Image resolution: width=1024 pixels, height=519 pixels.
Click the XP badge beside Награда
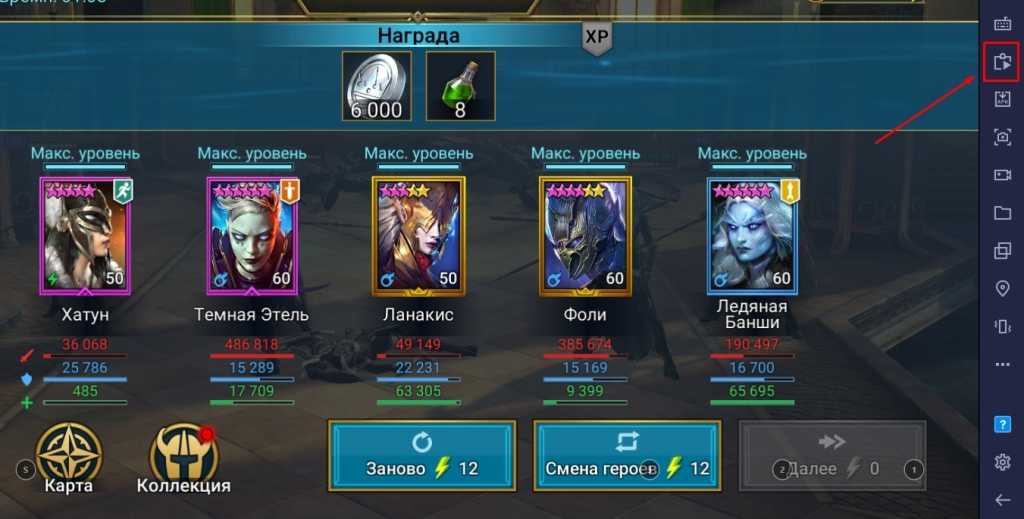click(596, 37)
